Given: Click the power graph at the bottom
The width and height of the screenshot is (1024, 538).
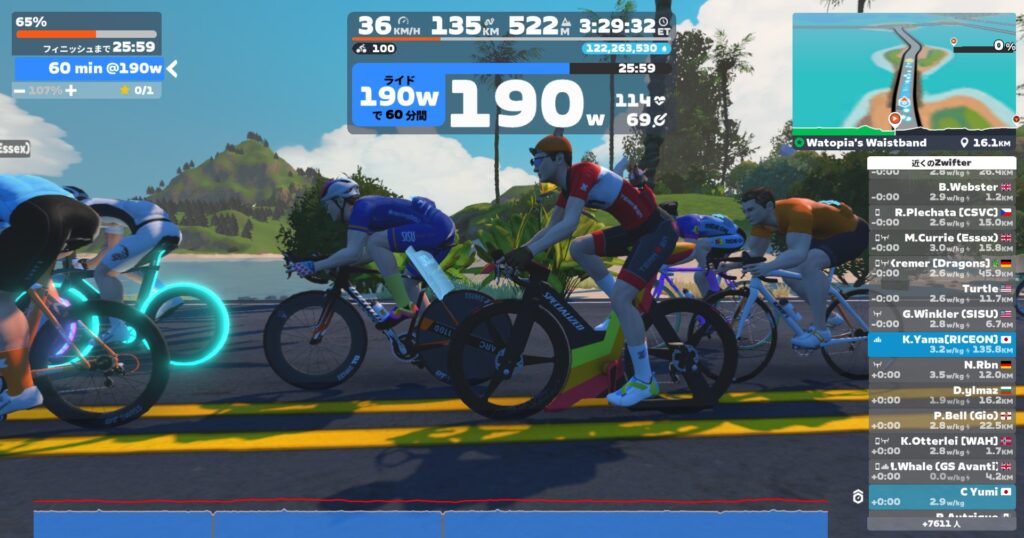Looking at the screenshot, I should 430,520.
